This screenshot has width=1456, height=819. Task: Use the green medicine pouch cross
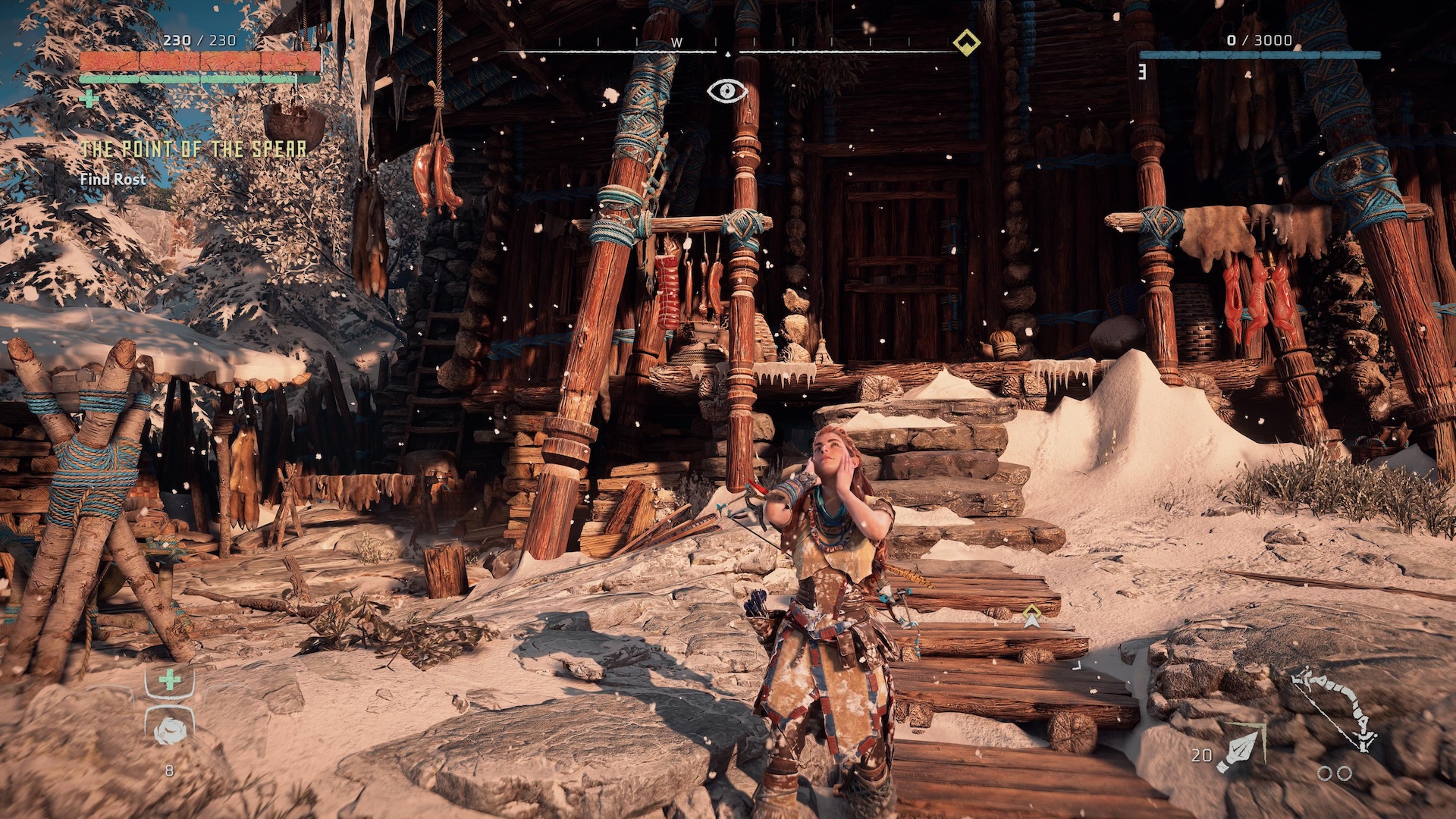170,679
